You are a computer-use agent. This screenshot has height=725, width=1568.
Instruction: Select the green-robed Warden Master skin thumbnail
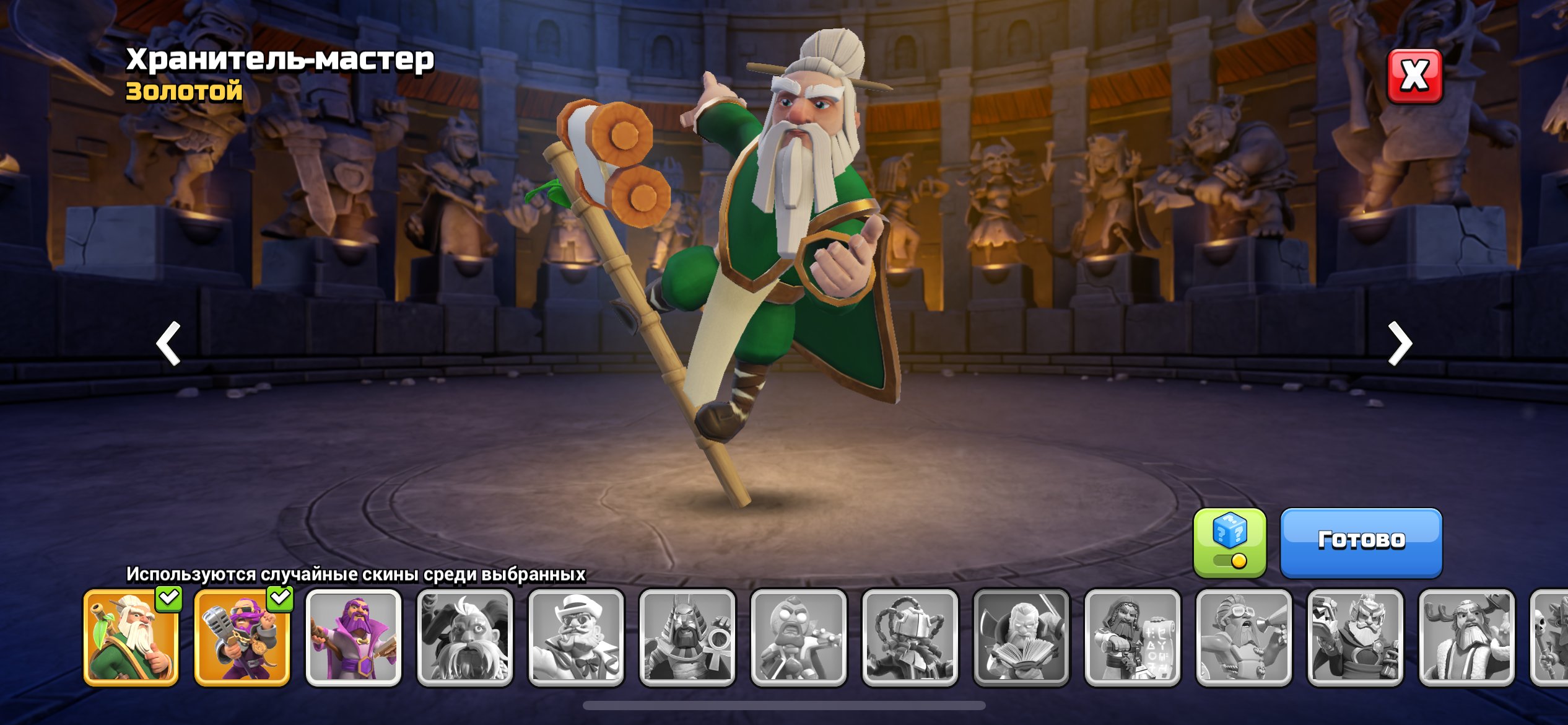pos(131,638)
